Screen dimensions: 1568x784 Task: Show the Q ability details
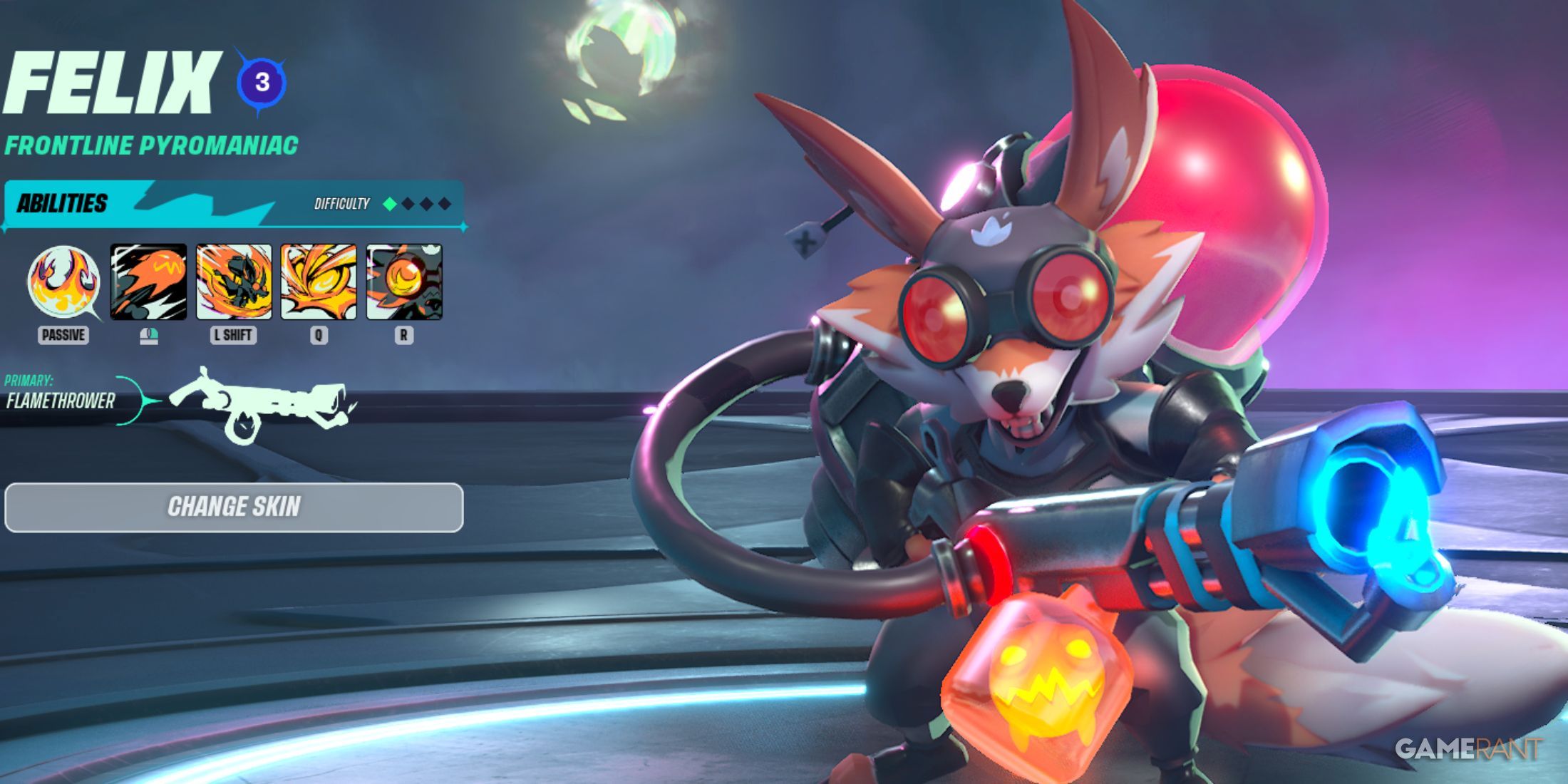coord(319,282)
